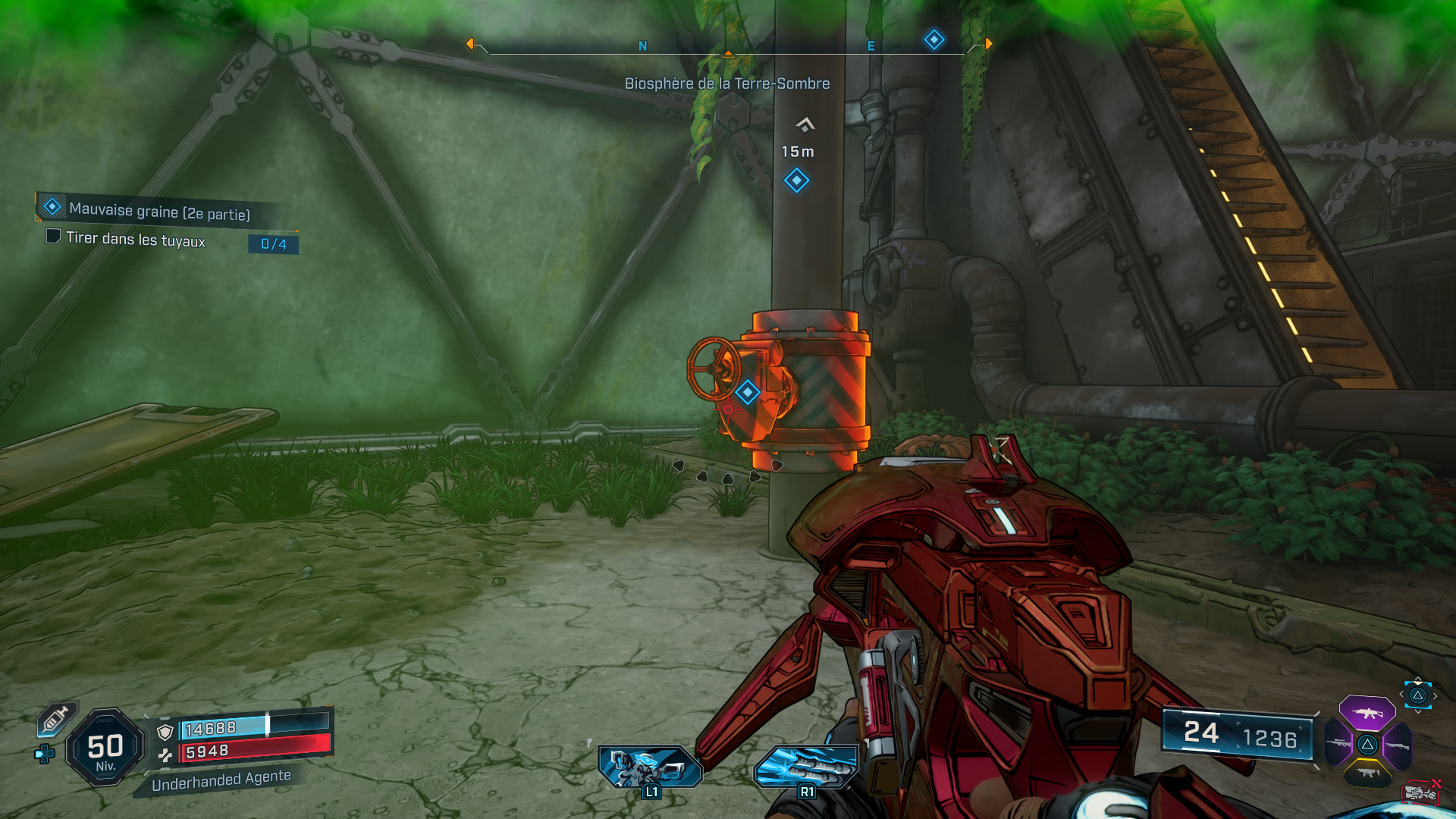Click the grenade icon with the red X
Viewport: 1456px width, 819px height.
point(1422,792)
